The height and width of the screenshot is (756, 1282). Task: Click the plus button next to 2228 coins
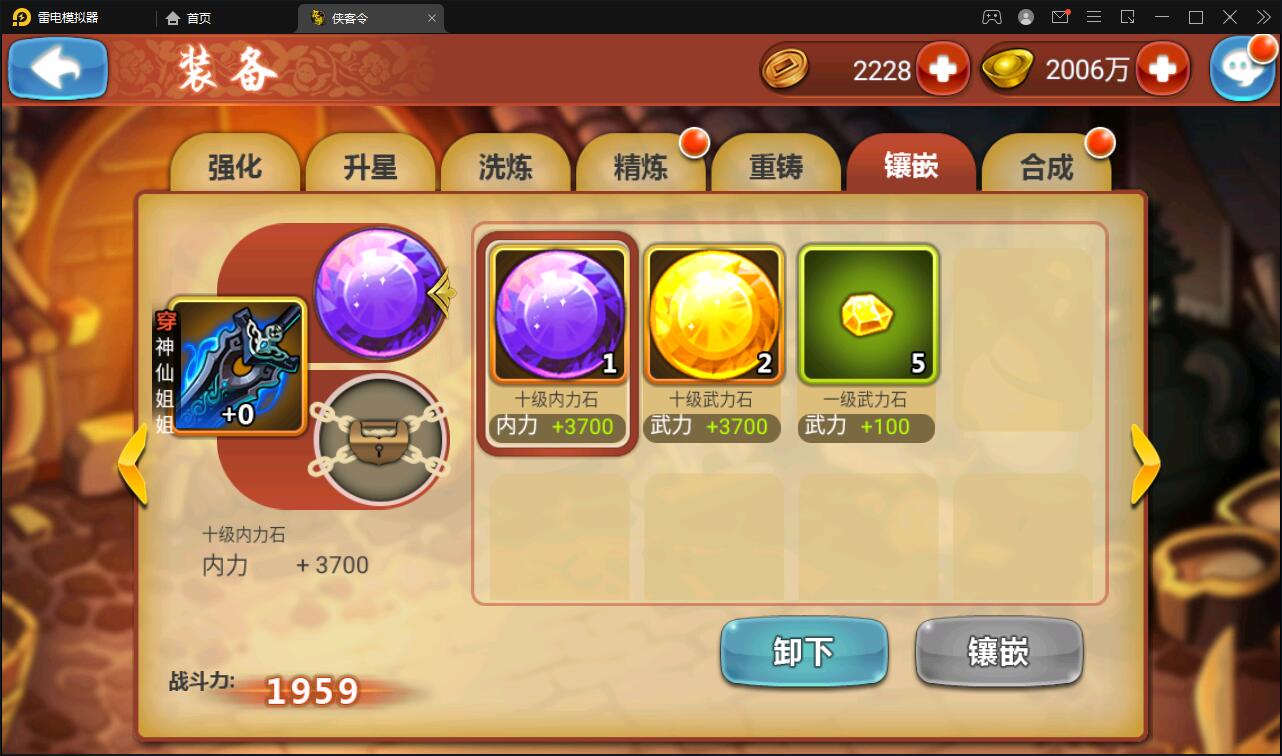pyautogui.click(x=941, y=70)
